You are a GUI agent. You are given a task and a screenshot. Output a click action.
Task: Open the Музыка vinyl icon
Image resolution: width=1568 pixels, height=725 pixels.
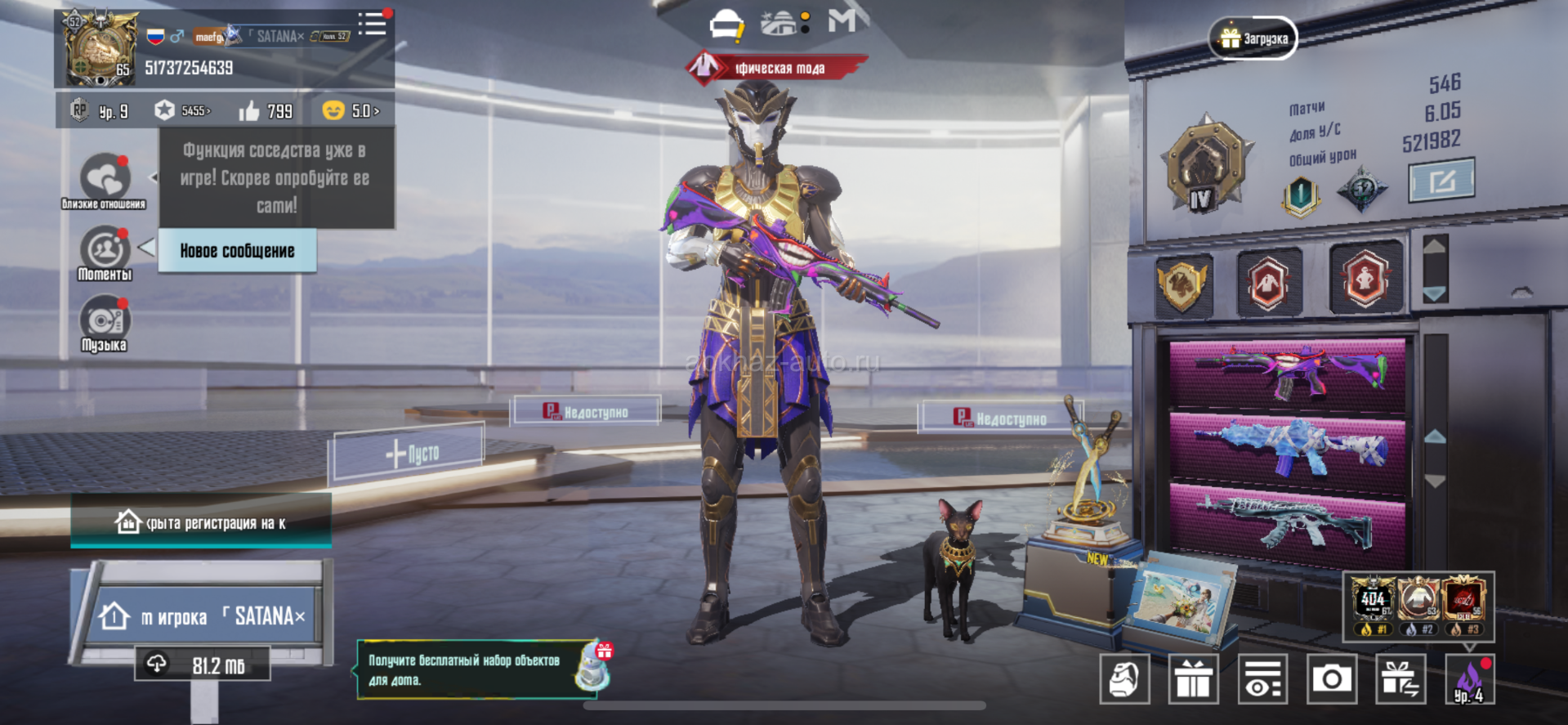pyautogui.click(x=105, y=321)
